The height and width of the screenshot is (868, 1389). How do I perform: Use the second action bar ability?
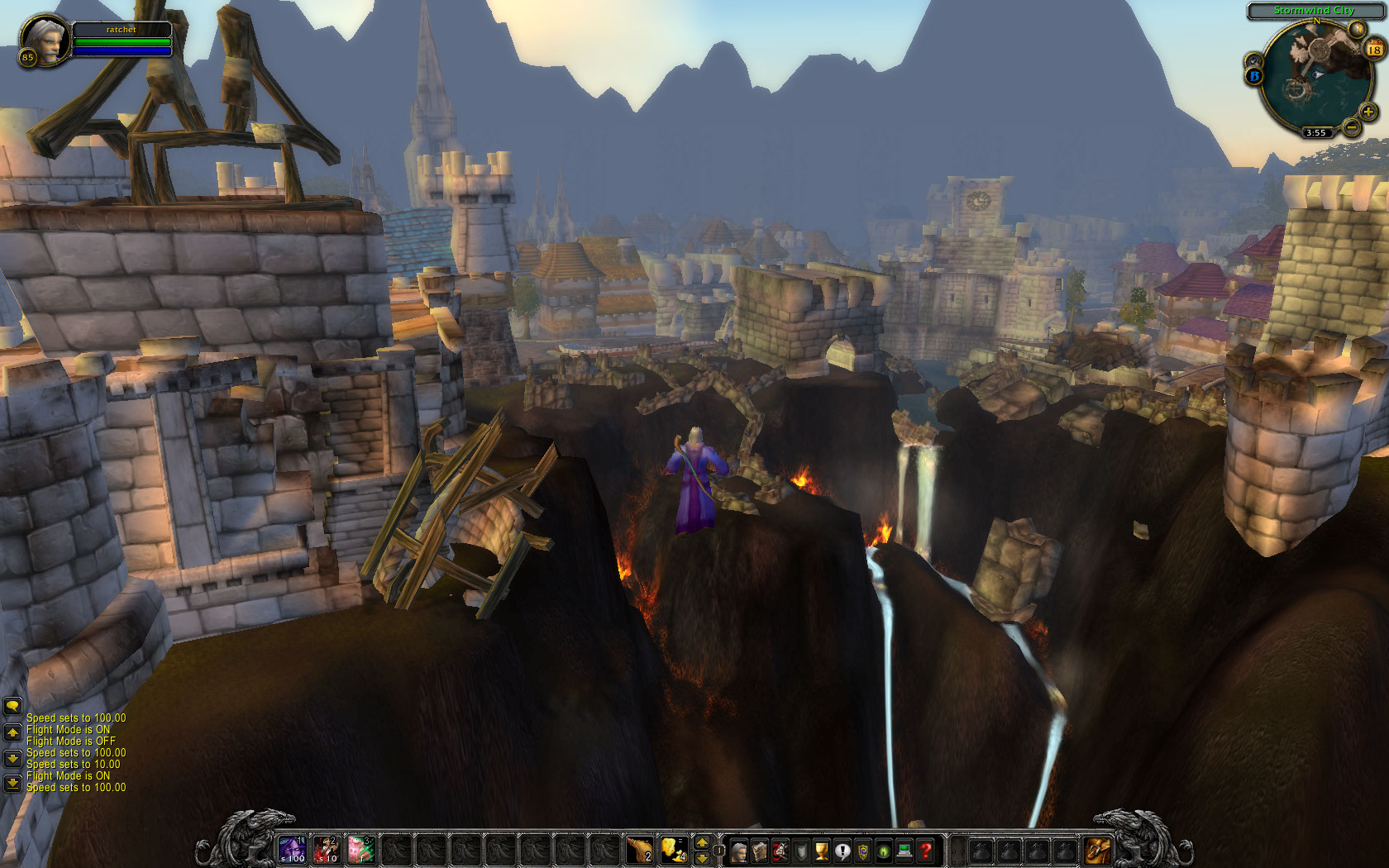pyautogui.click(x=327, y=849)
